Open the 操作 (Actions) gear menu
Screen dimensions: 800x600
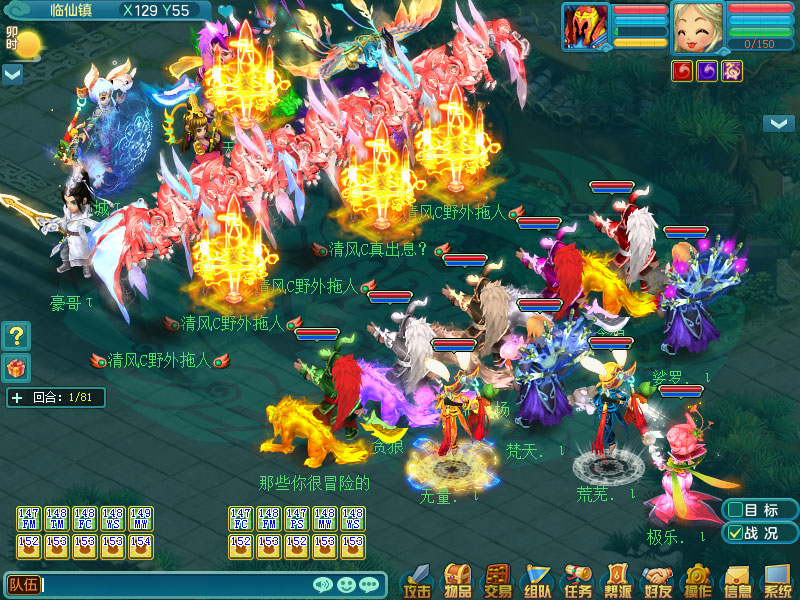[x=697, y=579]
